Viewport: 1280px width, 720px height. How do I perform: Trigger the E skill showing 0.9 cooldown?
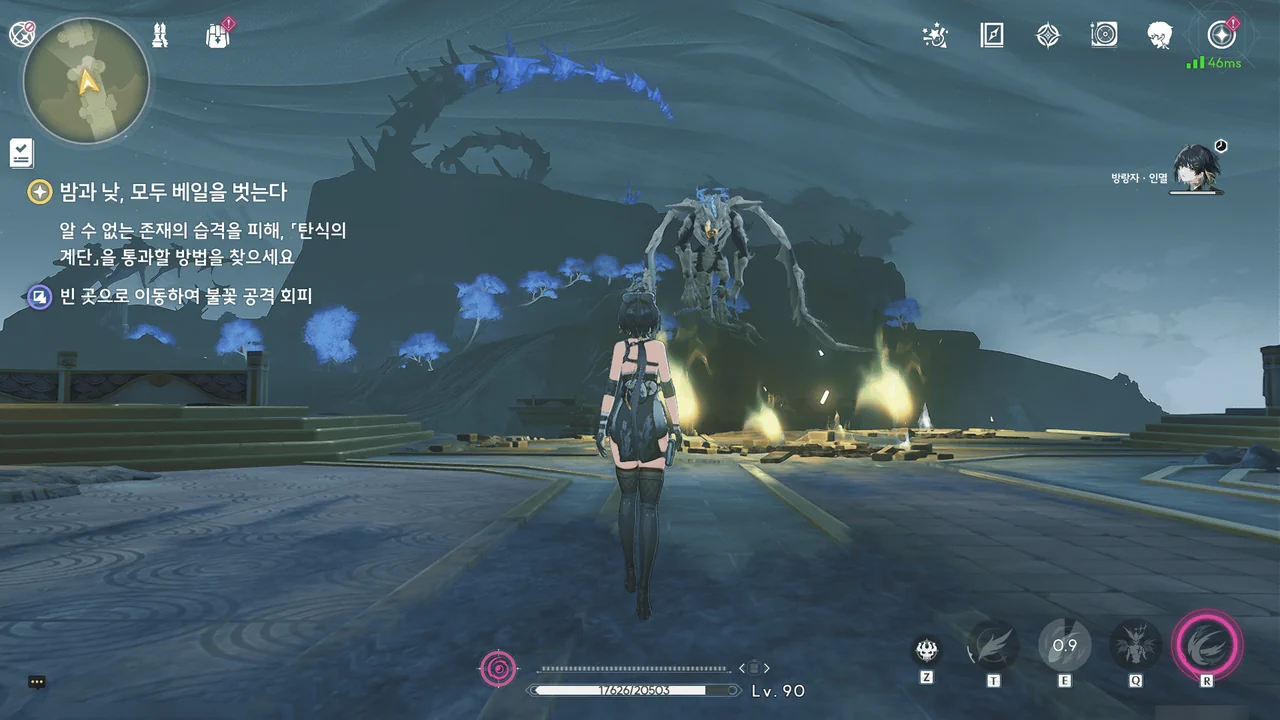coord(1064,645)
